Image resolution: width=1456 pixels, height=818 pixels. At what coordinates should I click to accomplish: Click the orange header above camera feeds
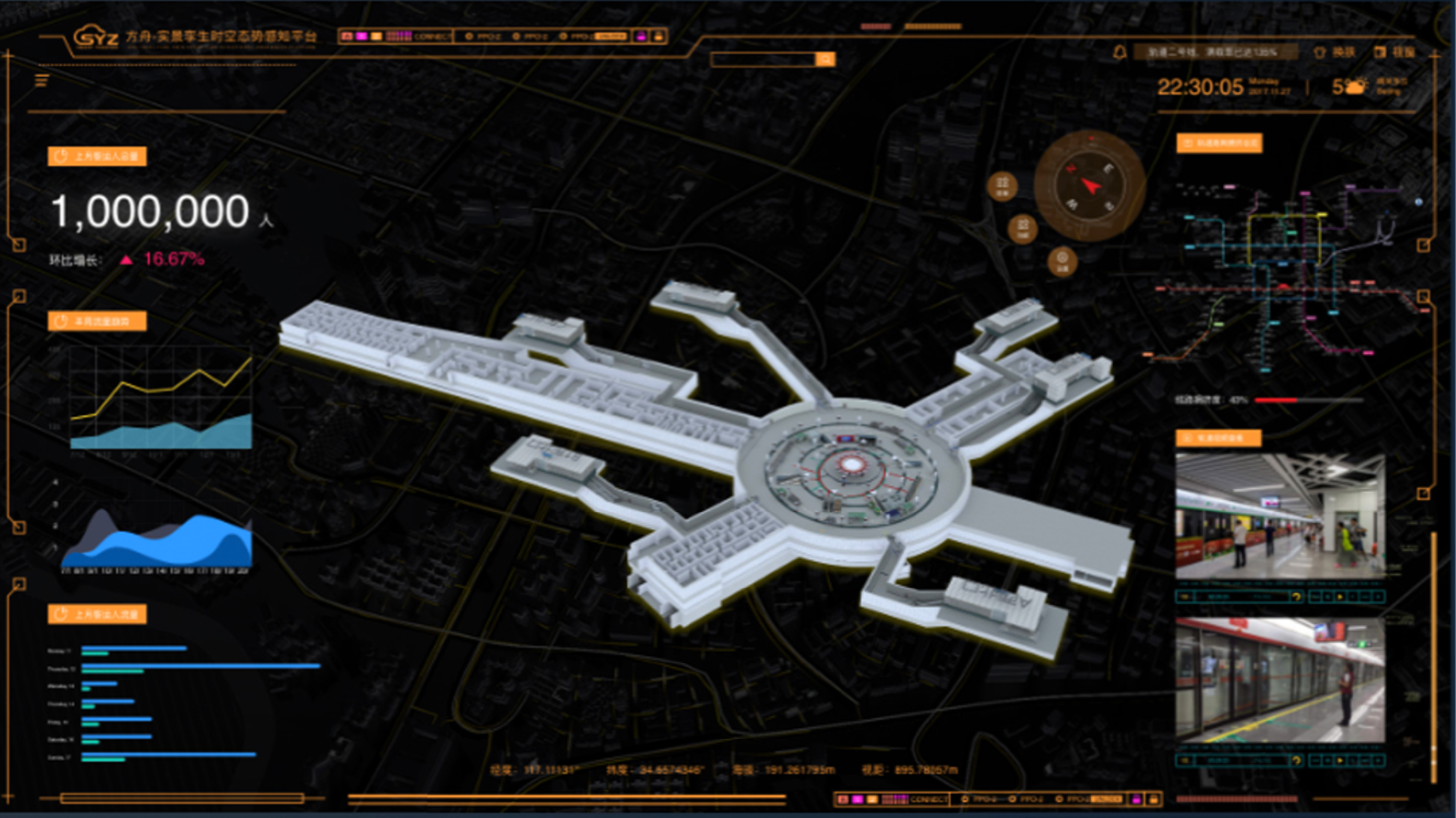[1218, 438]
